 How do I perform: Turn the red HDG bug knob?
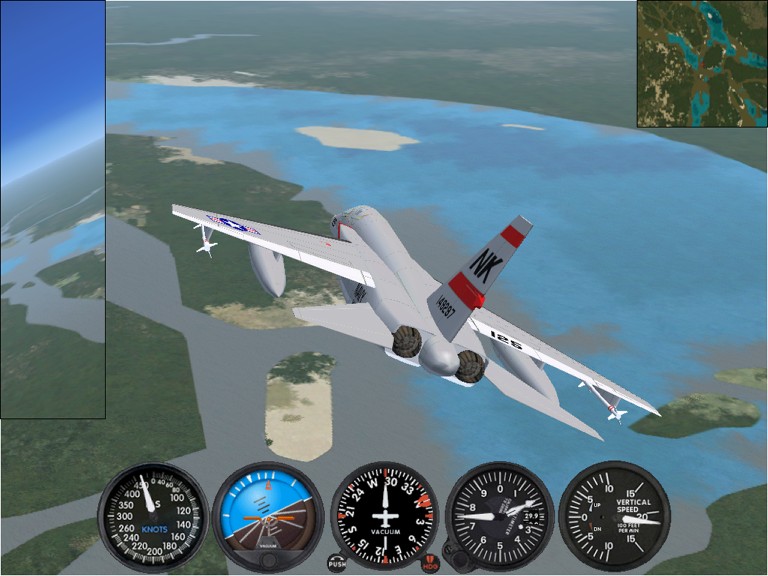point(433,561)
